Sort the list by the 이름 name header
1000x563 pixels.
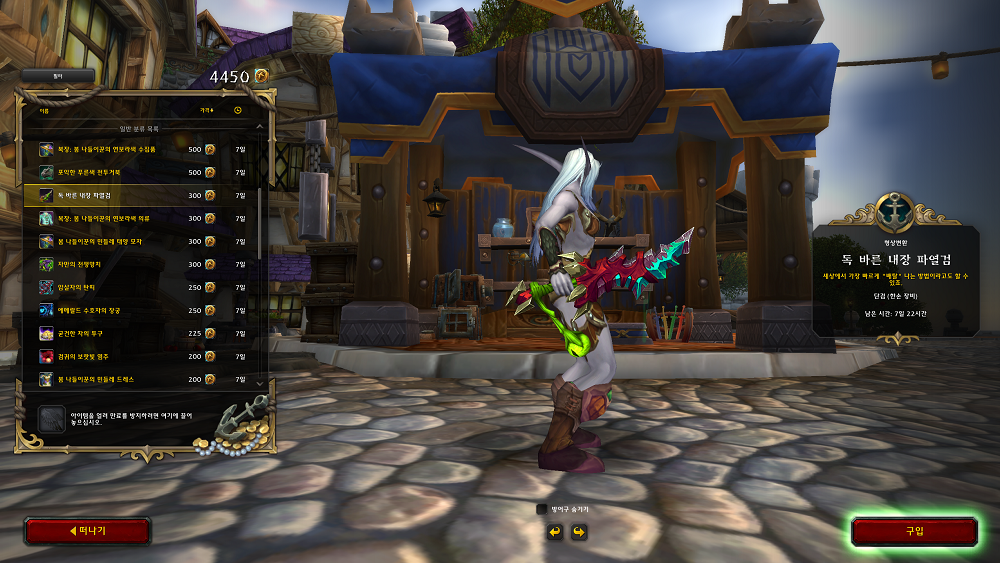pyautogui.click(x=44, y=110)
